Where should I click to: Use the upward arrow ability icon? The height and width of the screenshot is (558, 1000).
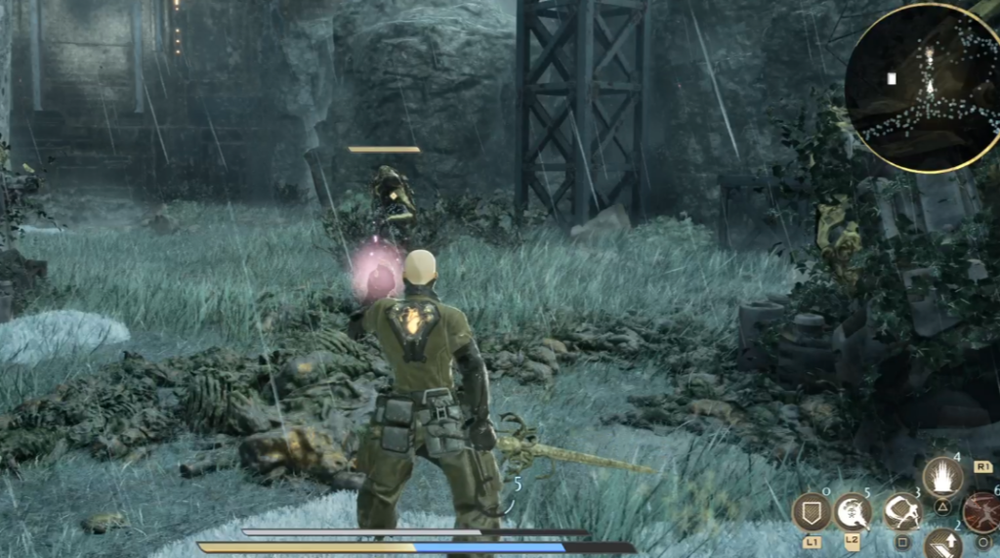(943, 545)
